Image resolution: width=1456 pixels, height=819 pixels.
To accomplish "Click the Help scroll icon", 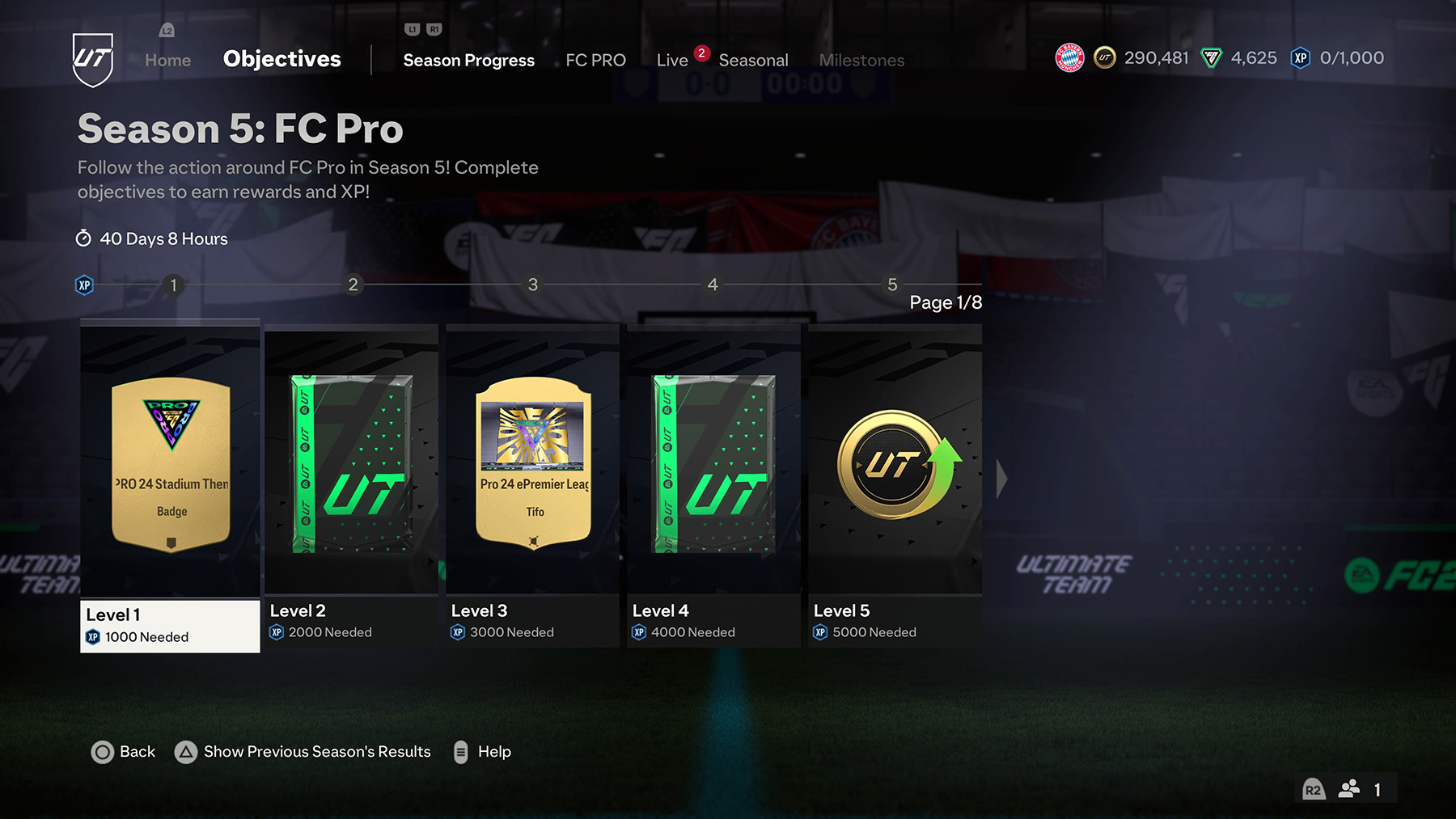I will (x=461, y=752).
